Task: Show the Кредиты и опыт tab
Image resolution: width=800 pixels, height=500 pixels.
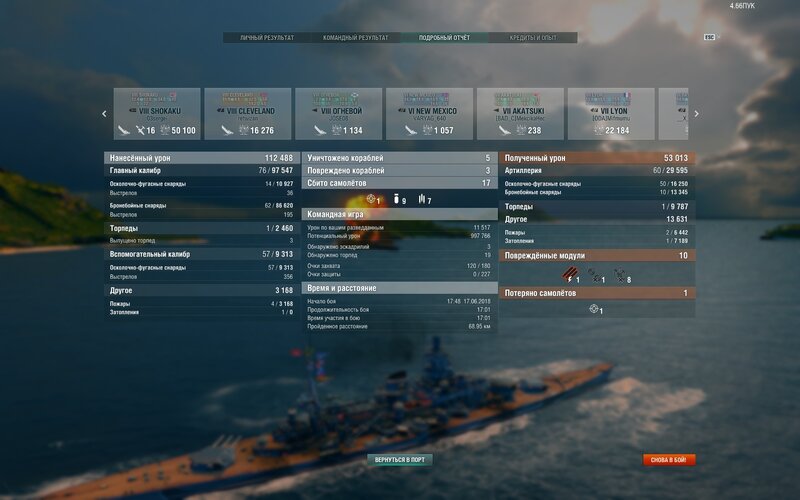Action: click(x=544, y=38)
